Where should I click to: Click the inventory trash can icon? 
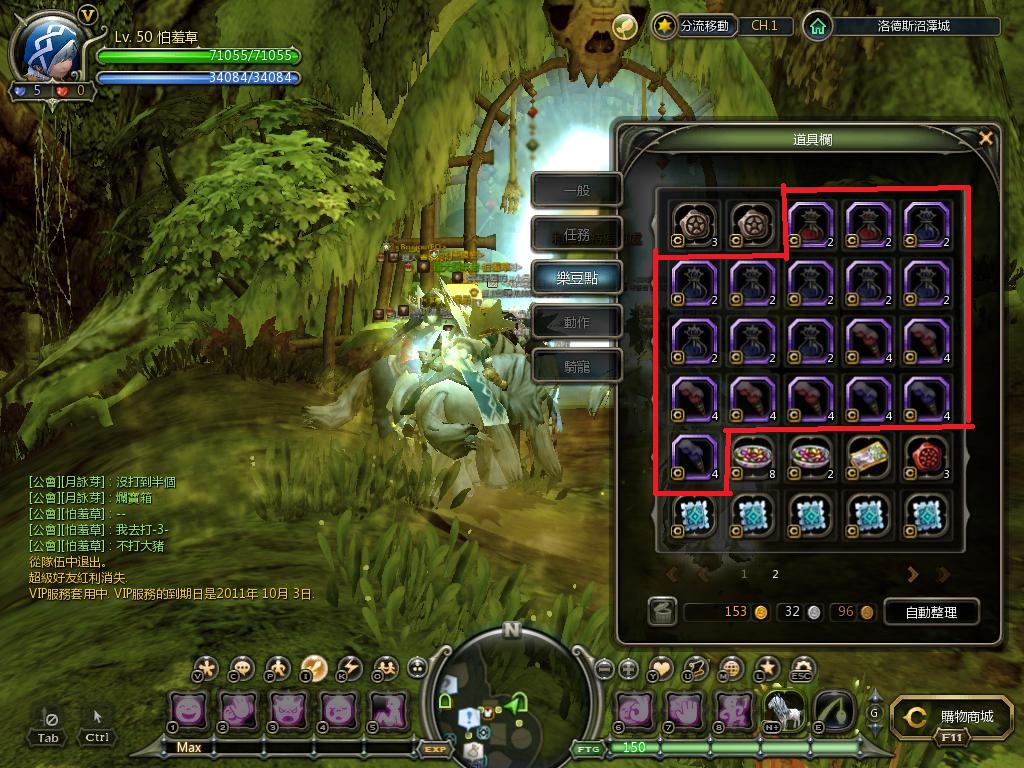660,612
